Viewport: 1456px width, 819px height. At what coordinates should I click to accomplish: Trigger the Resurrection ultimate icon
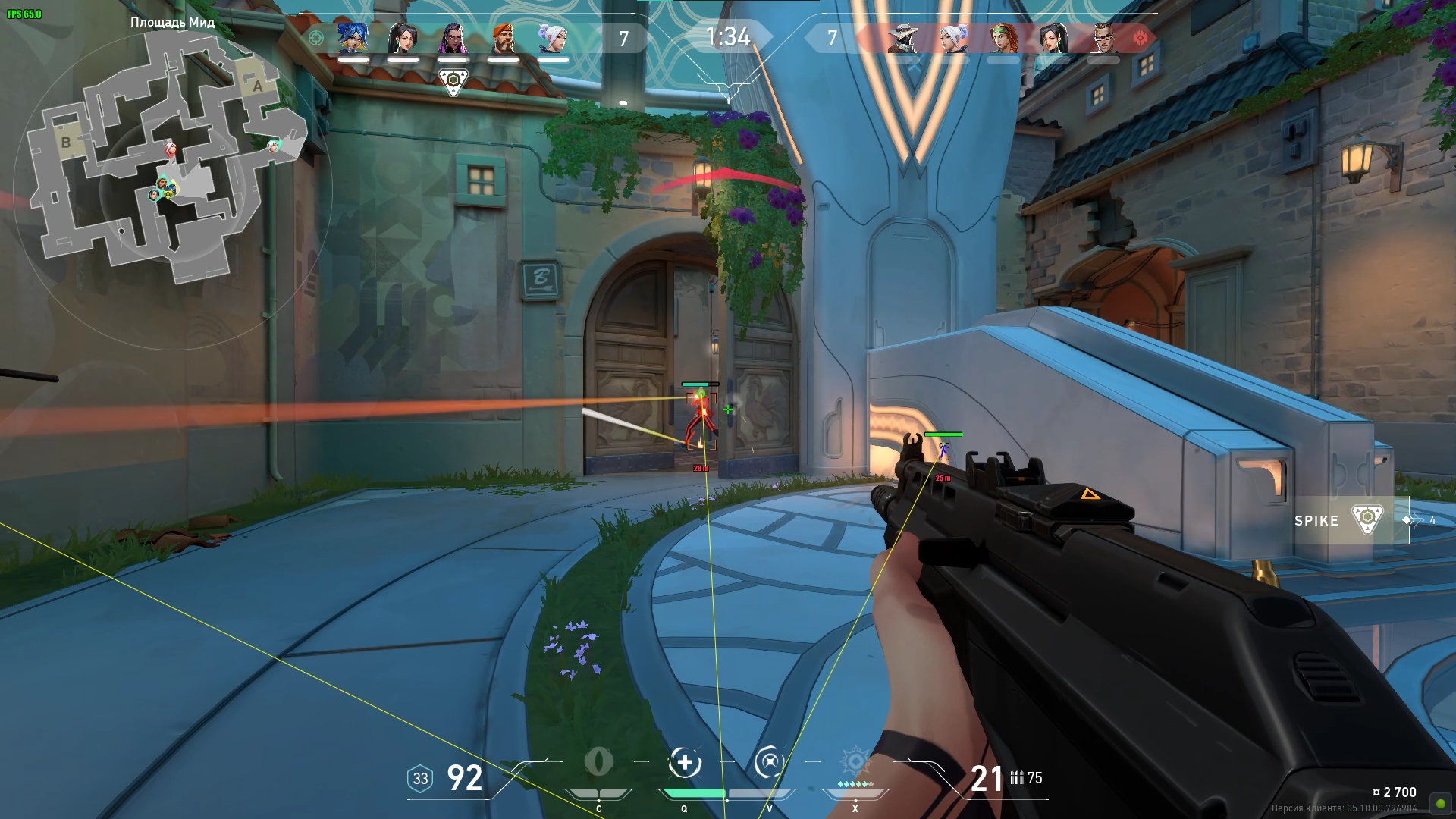pyautogui.click(x=855, y=763)
